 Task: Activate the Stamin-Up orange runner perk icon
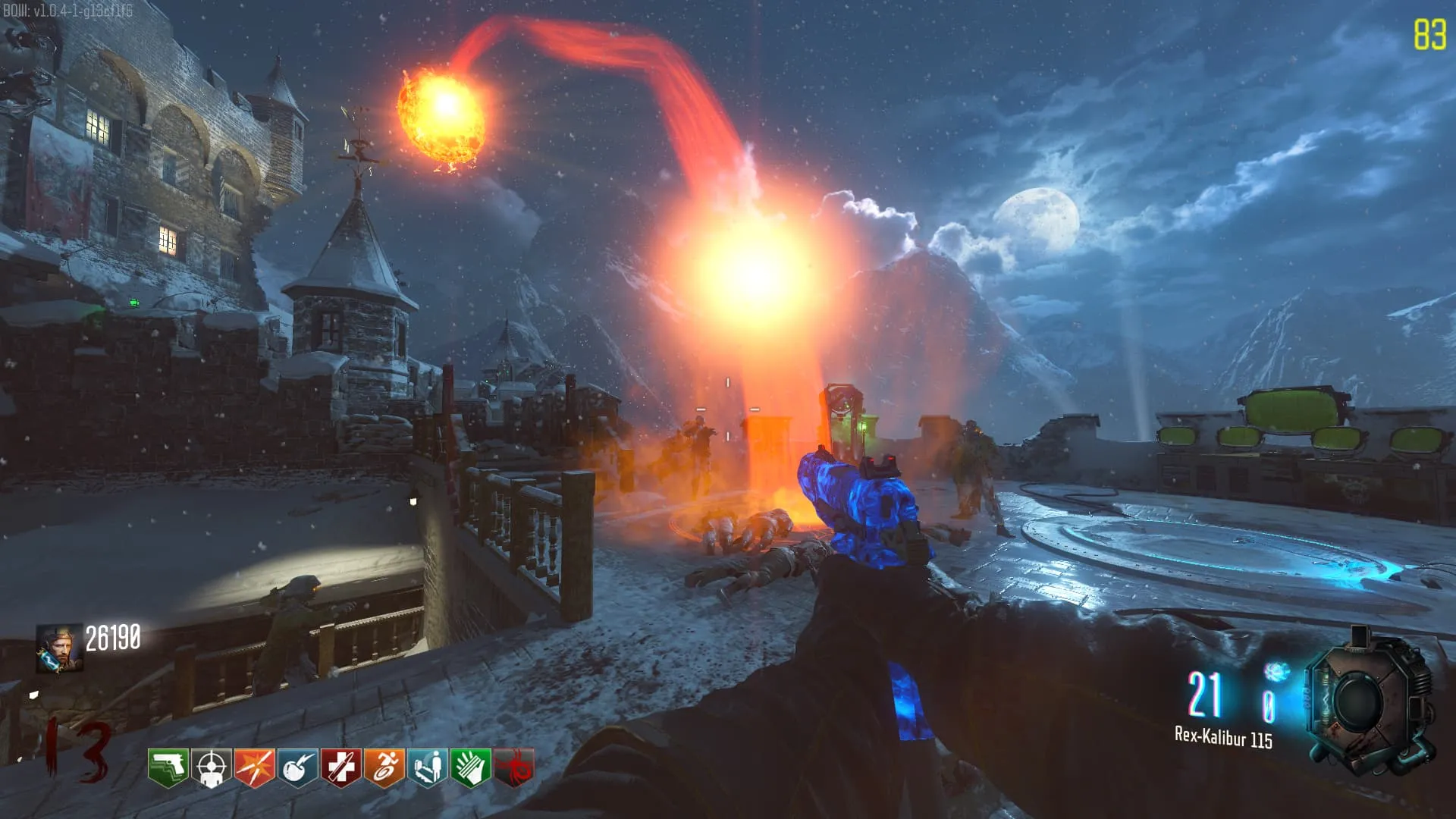pos(384,767)
